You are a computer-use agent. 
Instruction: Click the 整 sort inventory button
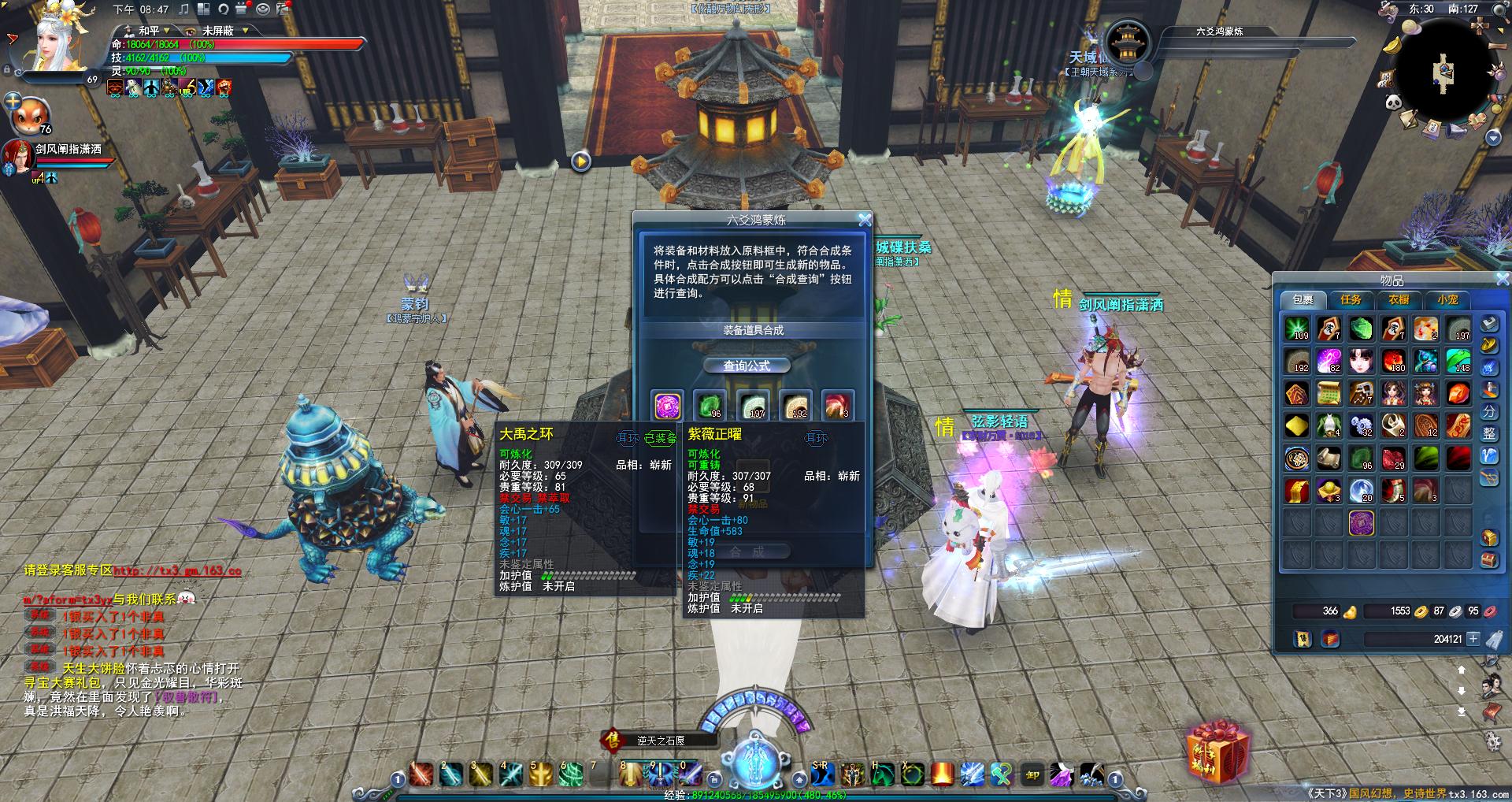1489,434
